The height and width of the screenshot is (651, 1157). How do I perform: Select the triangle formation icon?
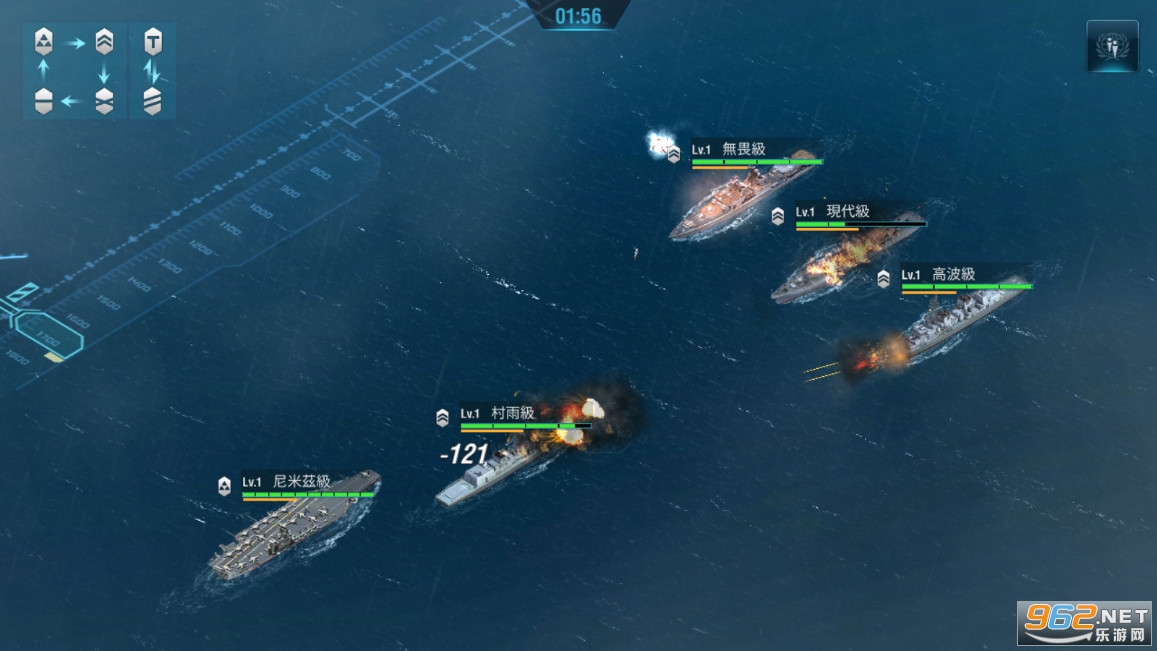pos(43,42)
